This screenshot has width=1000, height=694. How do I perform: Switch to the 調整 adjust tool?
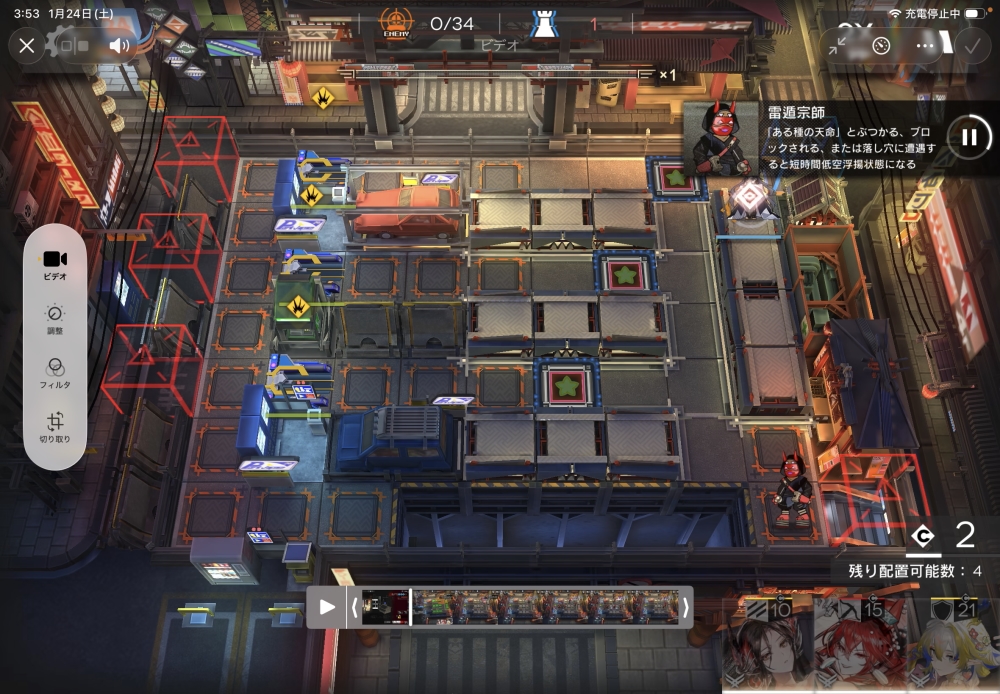[55, 320]
